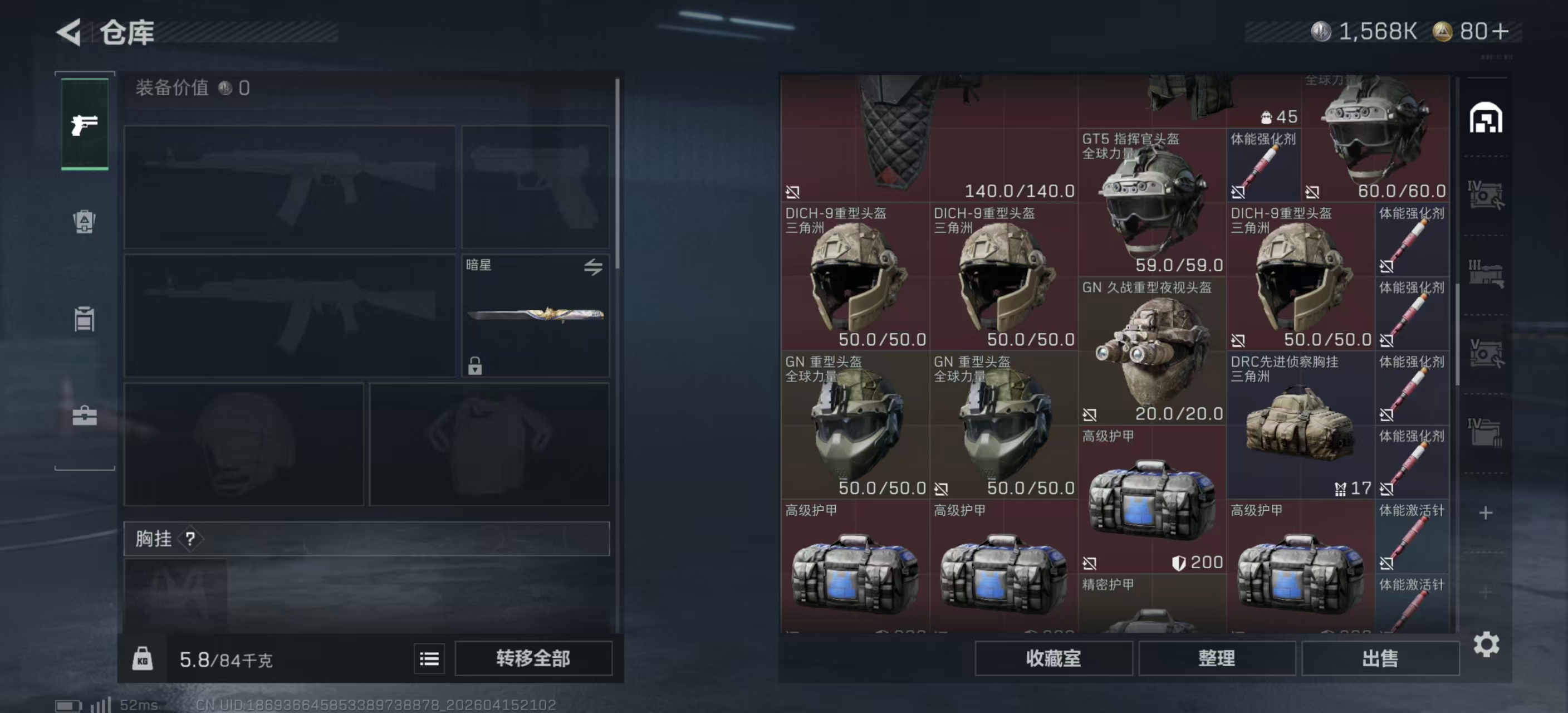This screenshot has height=713, width=1568.
Task: Choose the DRC先进侦察胸挂 chest rig
Action: [1300, 426]
